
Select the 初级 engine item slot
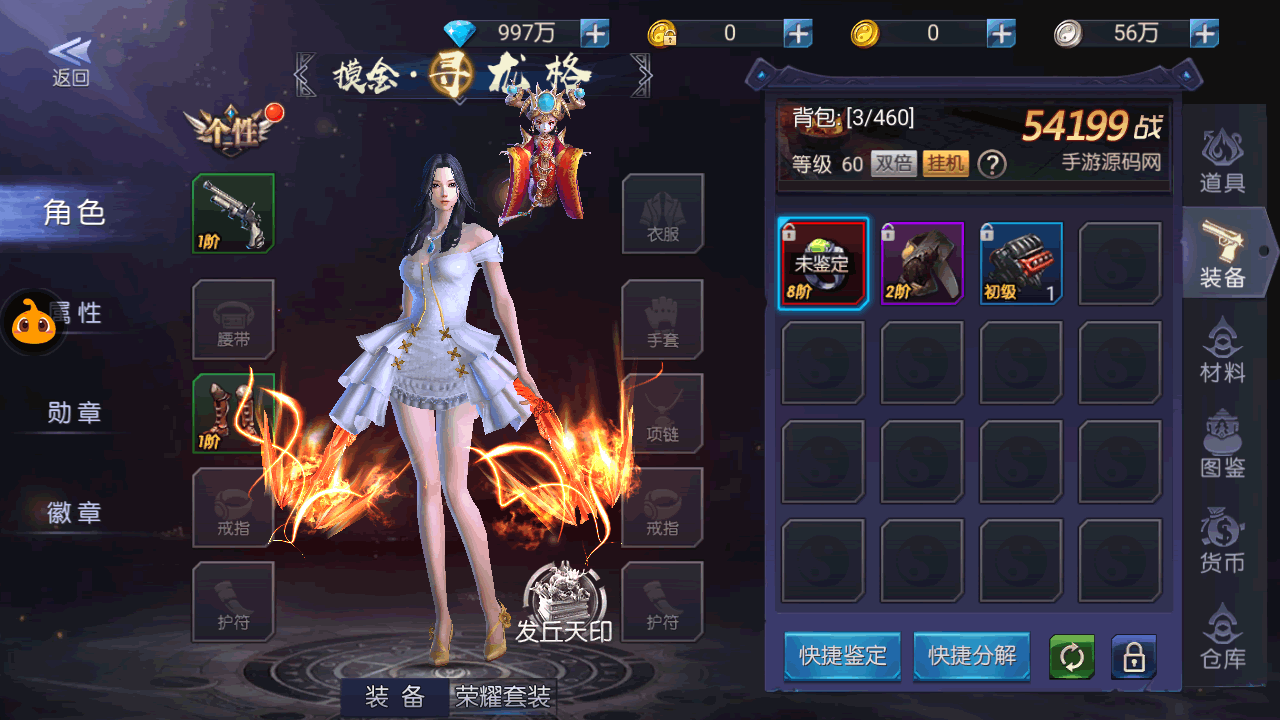click(x=1021, y=263)
